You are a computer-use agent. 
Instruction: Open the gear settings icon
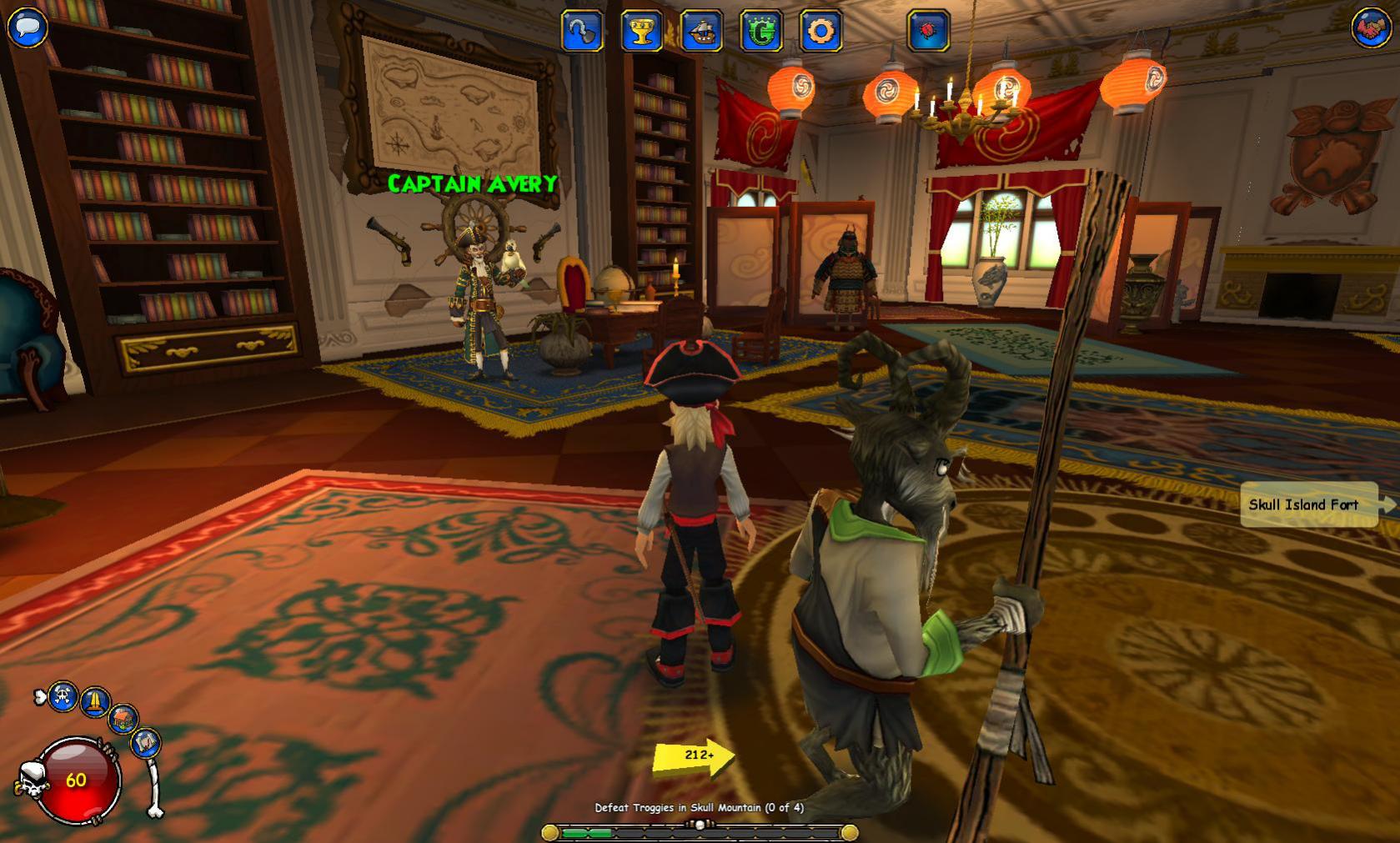(820, 33)
